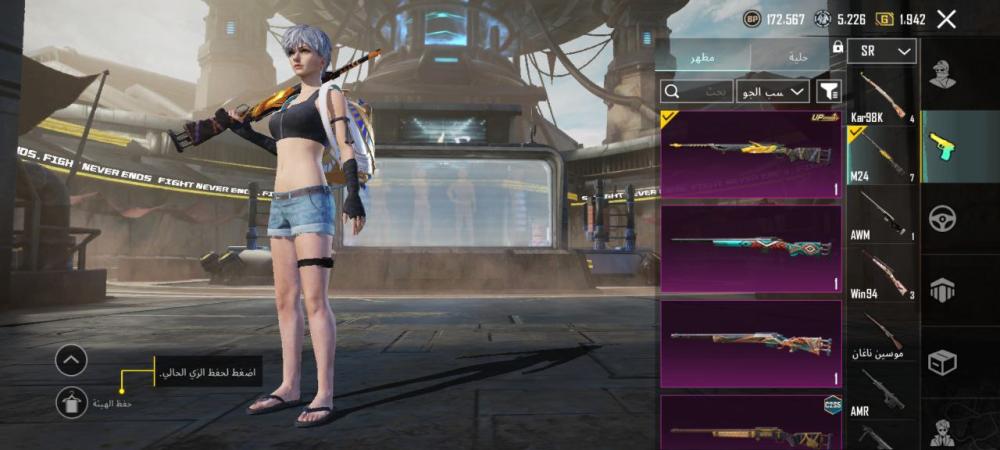This screenshot has width=1000, height=450.
Task: Focus the skin search field
Action: click(696, 91)
